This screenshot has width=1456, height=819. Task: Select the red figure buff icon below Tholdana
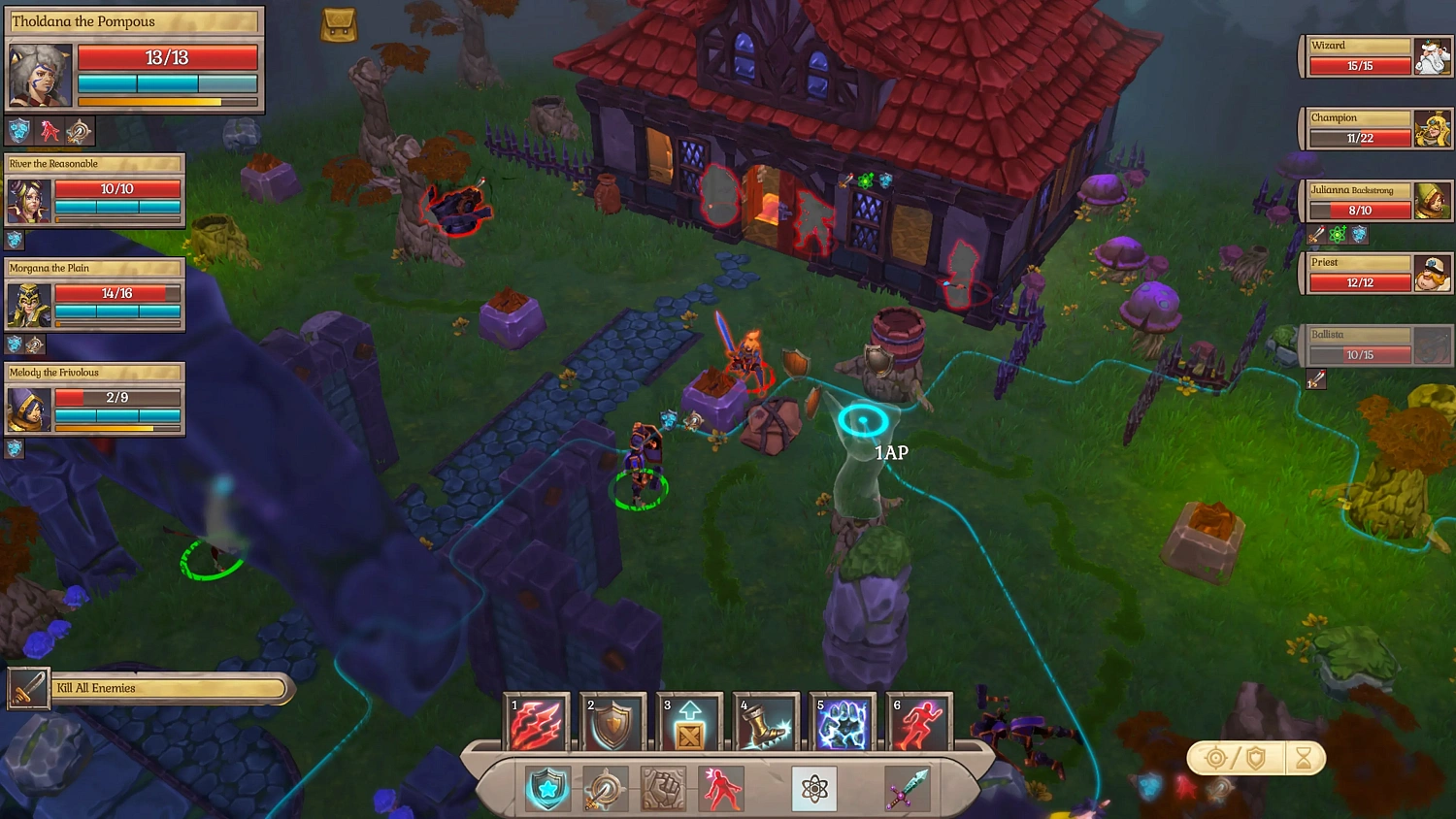(x=49, y=130)
